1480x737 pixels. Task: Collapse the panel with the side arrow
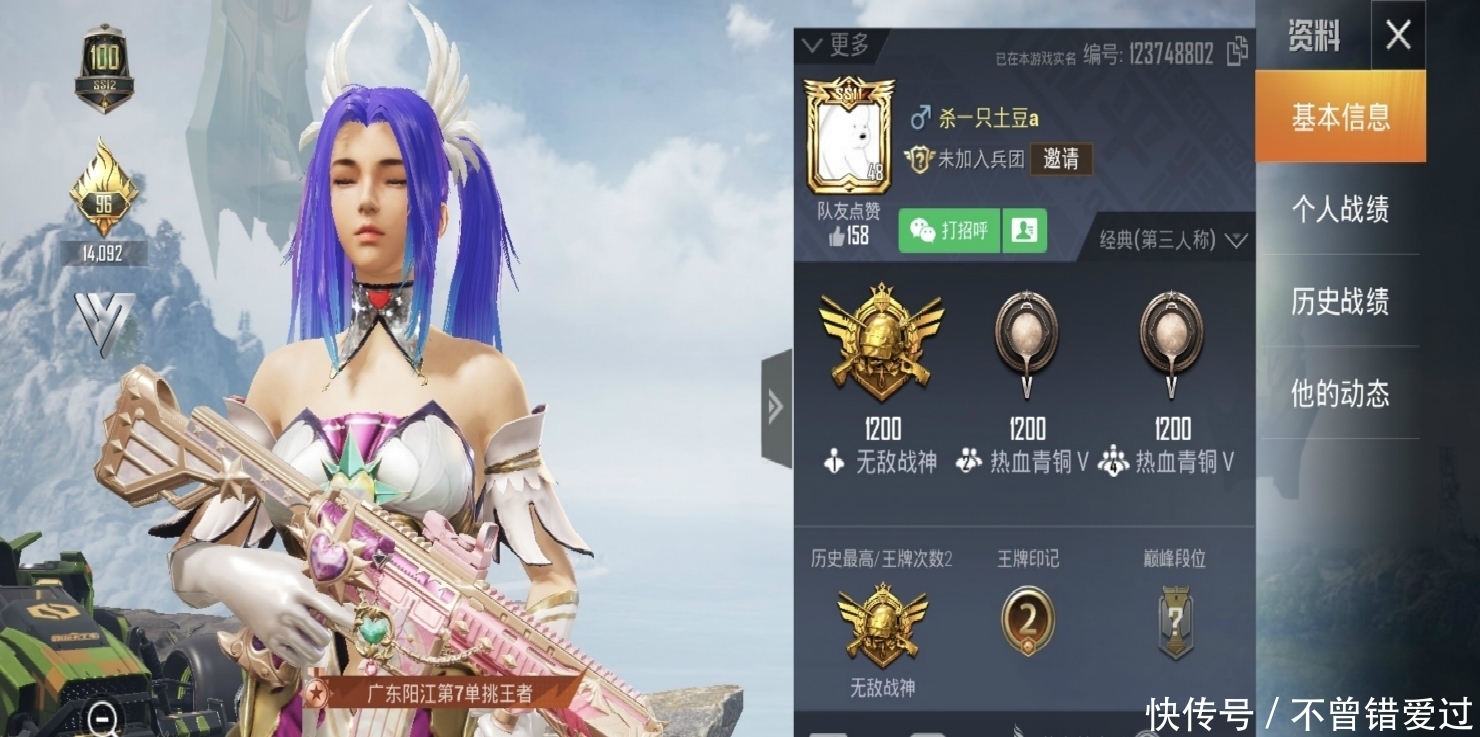tap(776, 406)
